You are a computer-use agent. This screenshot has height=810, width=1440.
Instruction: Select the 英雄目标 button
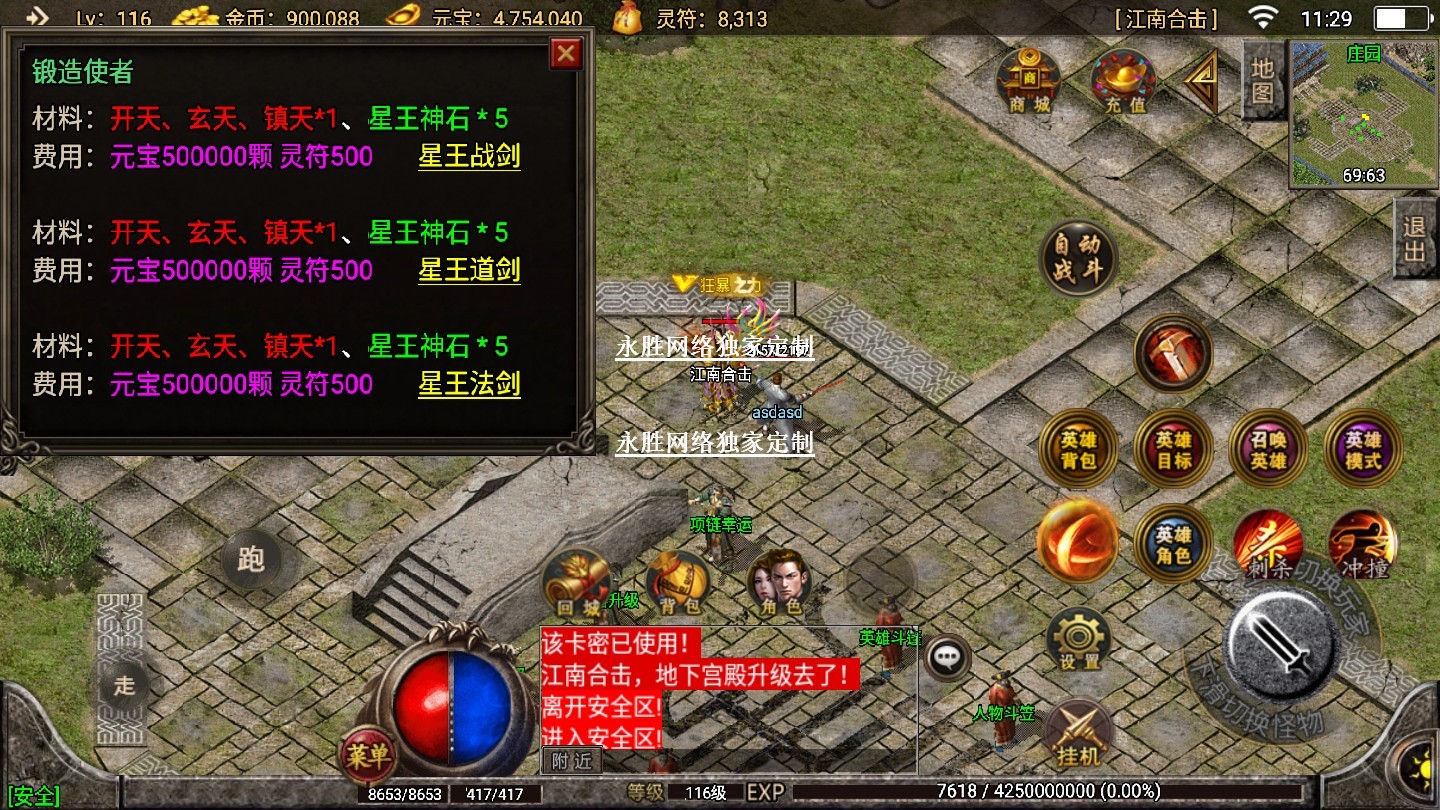tap(1173, 449)
